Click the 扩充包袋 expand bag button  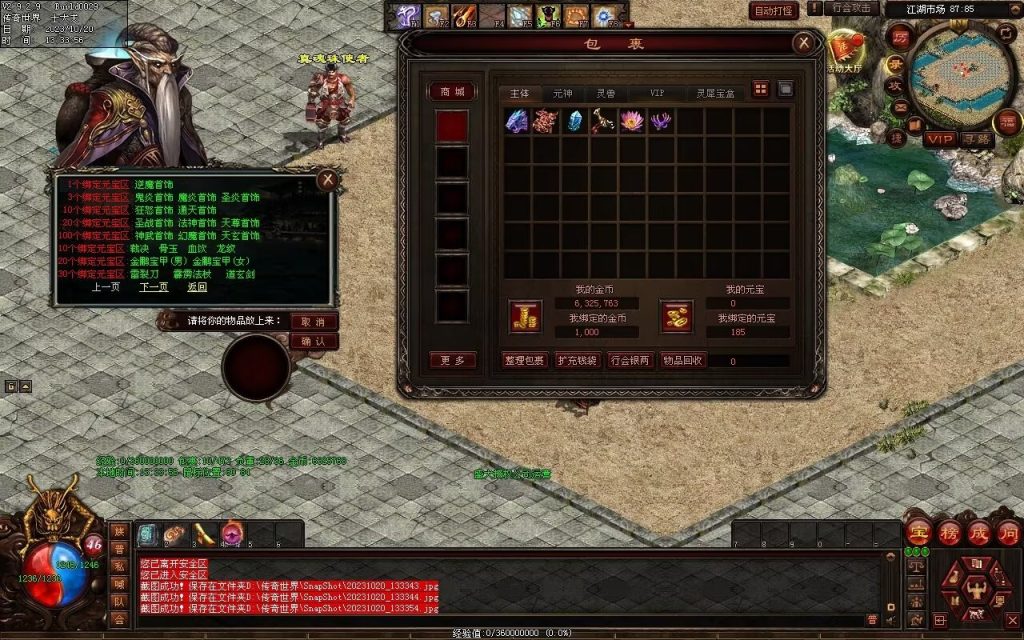click(x=577, y=360)
